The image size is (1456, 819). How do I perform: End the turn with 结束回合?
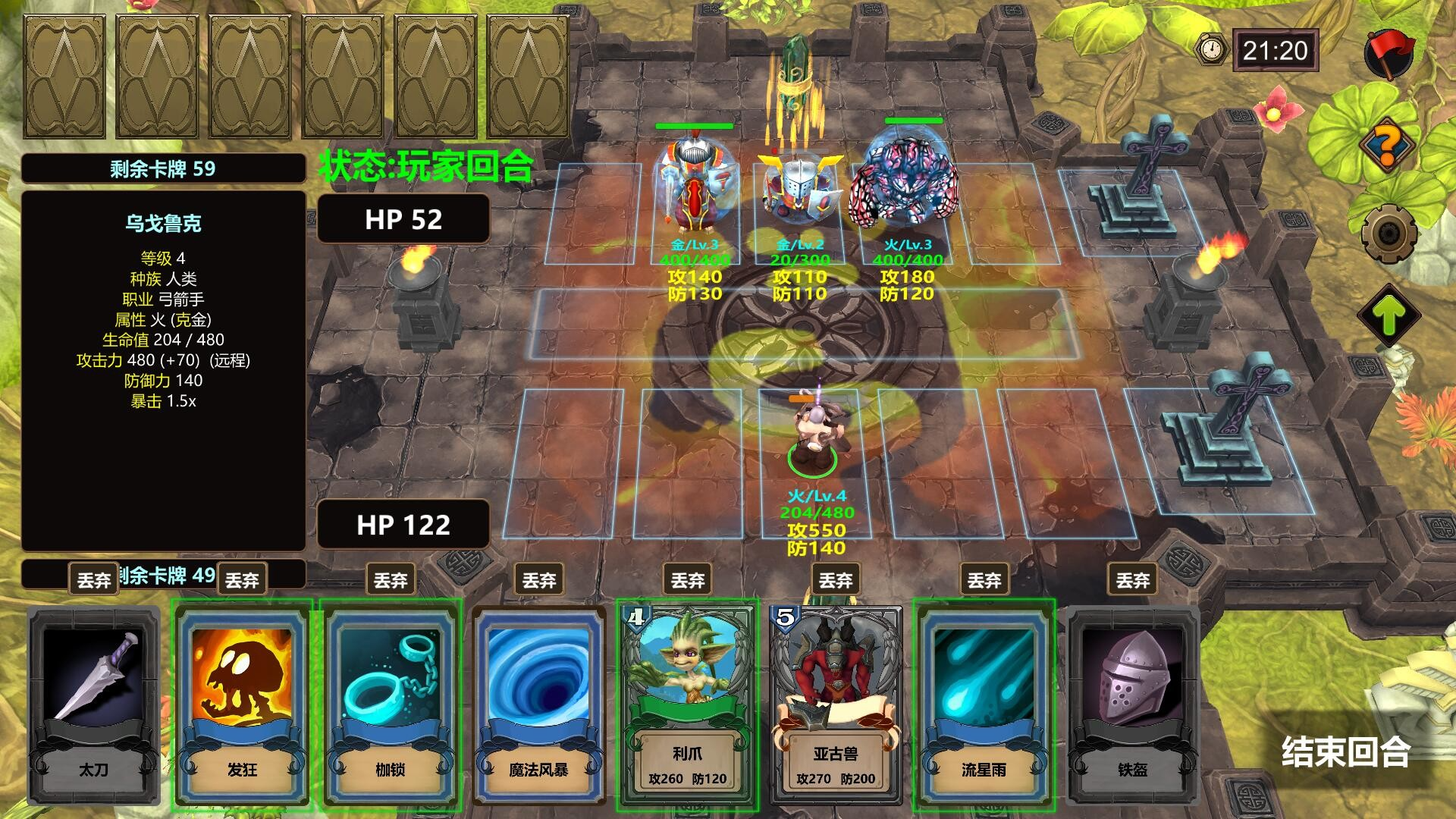pyautogui.click(x=1345, y=752)
